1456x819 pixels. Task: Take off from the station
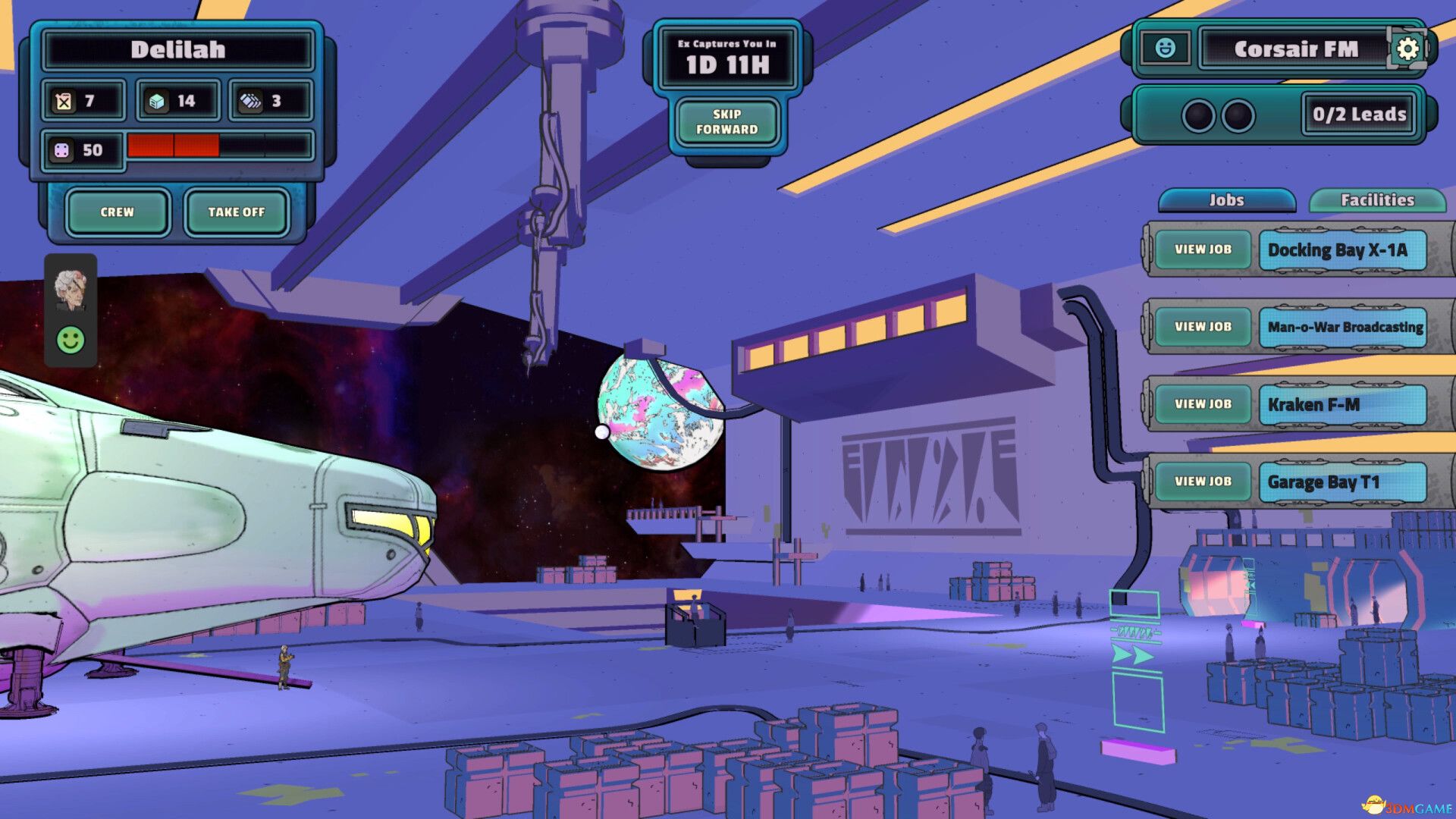tap(237, 212)
